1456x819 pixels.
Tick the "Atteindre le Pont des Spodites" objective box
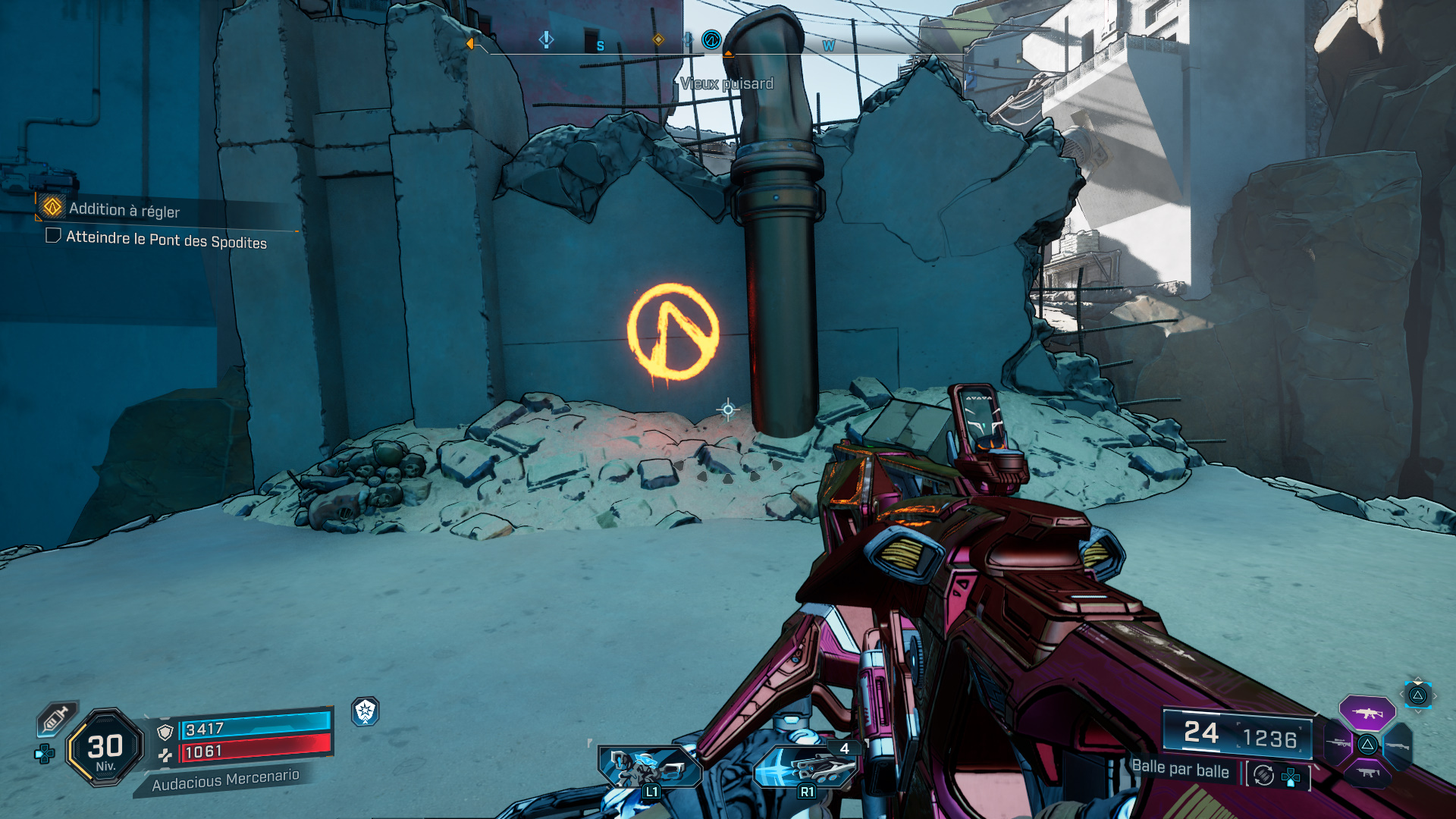tap(53, 236)
